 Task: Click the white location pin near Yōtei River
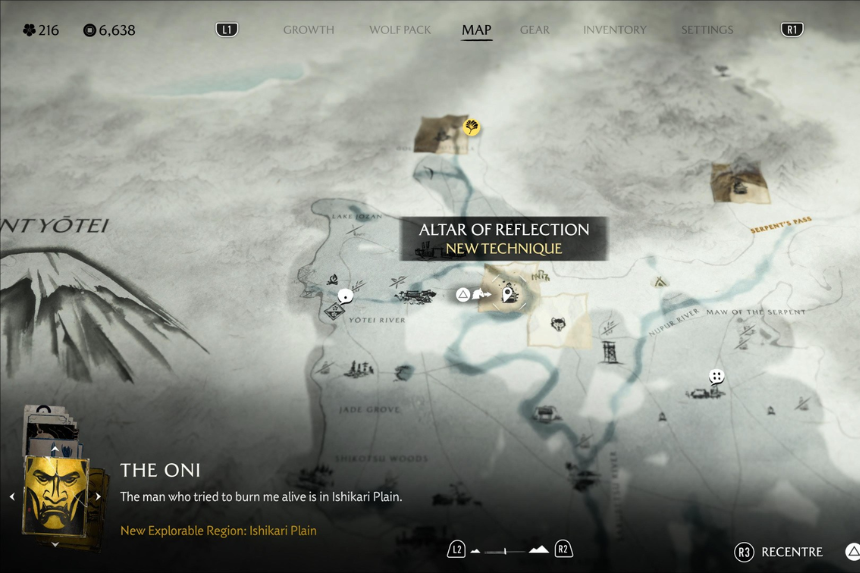[346, 295]
